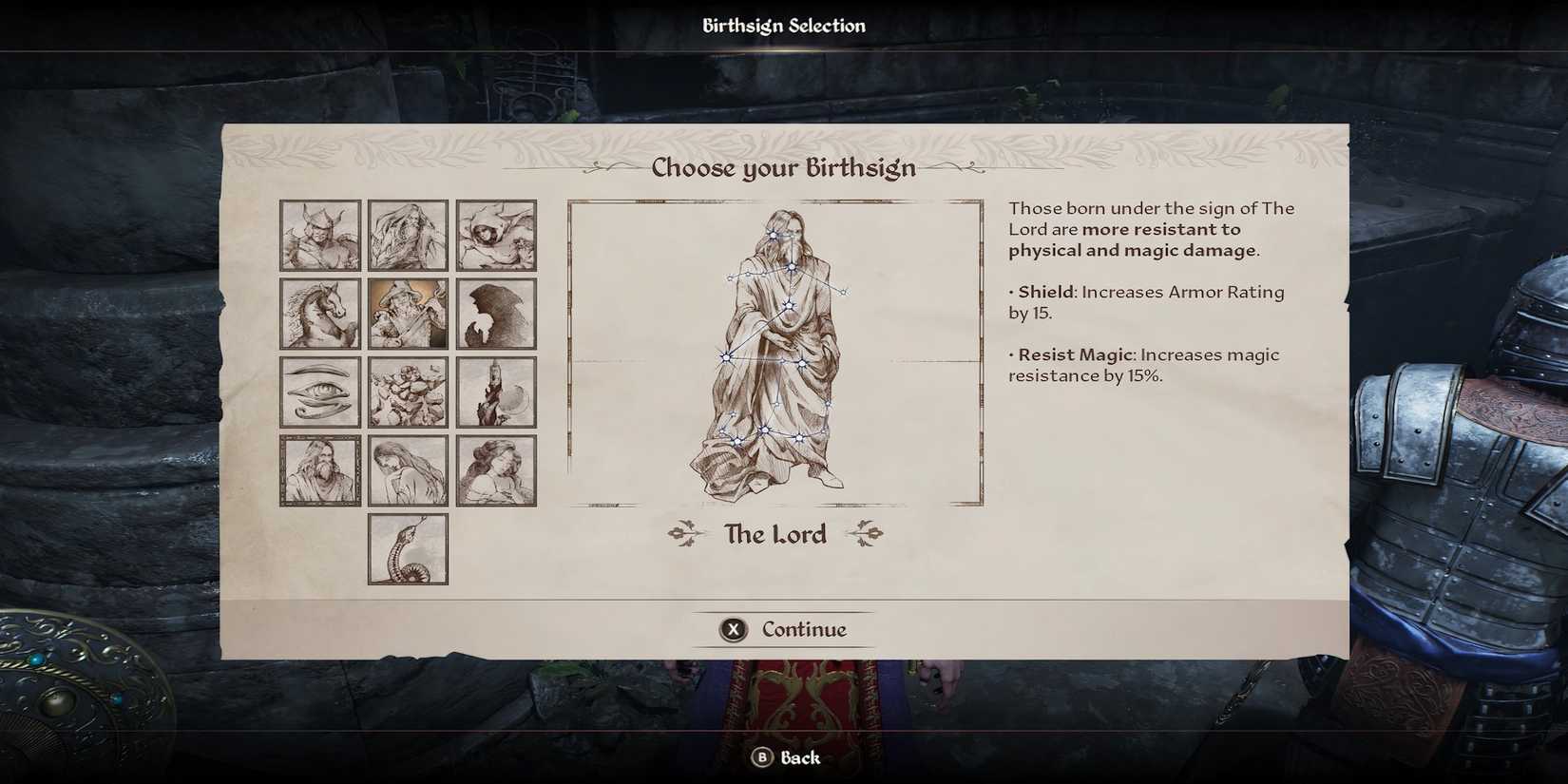This screenshot has height=784, width=1568.
Task: Click the B controller button glyph
Action: pos(761,757)
